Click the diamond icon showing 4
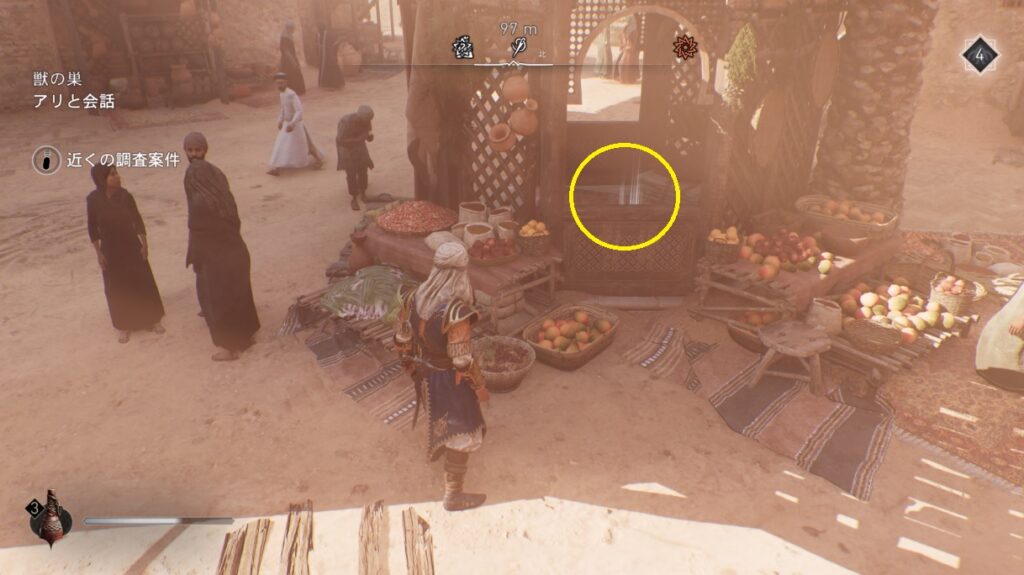This screenshot has height=575, width=1024. pos(980,55)
